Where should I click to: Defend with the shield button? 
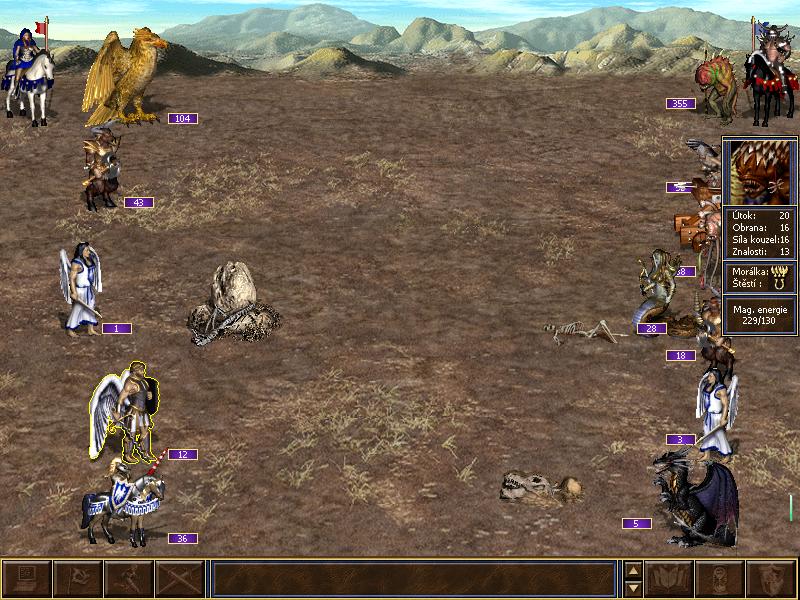click(771, 579)
